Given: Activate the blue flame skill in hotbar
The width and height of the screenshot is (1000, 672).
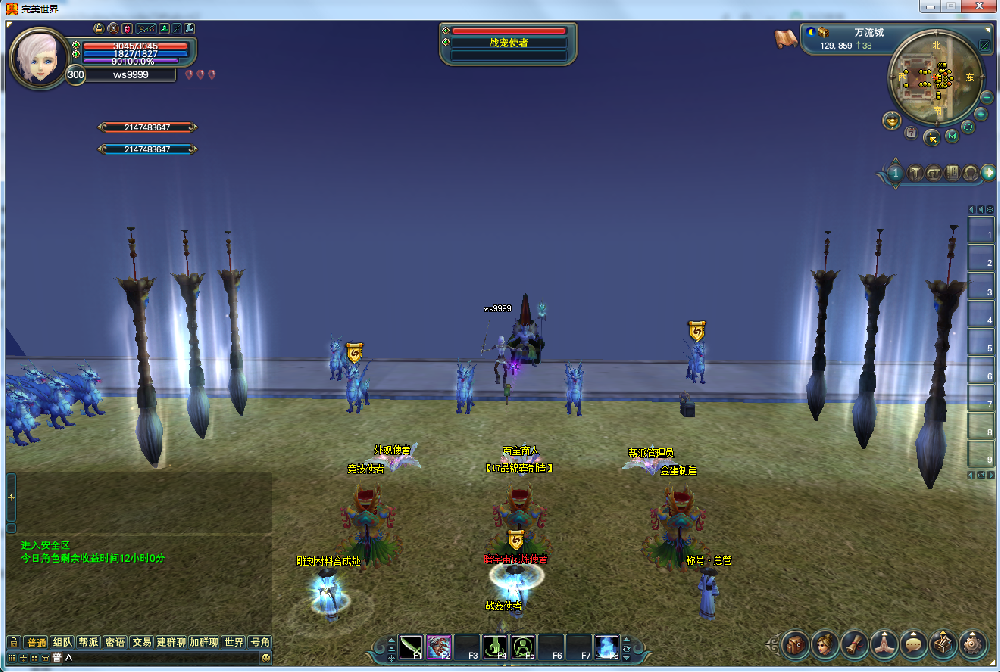Looking at the screenshot, I should tap(606, 648).
